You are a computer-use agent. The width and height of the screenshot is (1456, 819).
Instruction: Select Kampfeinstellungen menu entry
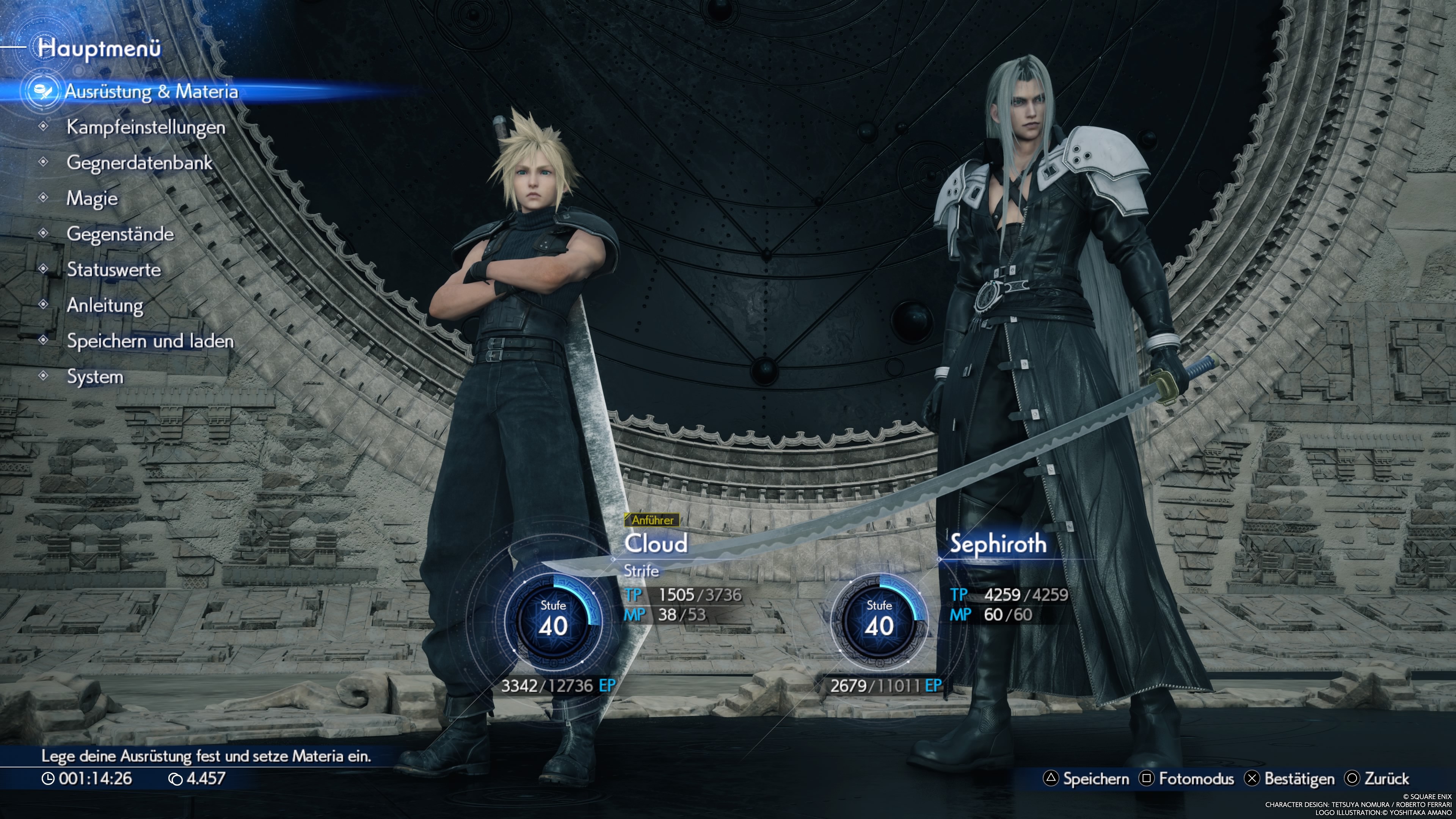coord(146,127)
